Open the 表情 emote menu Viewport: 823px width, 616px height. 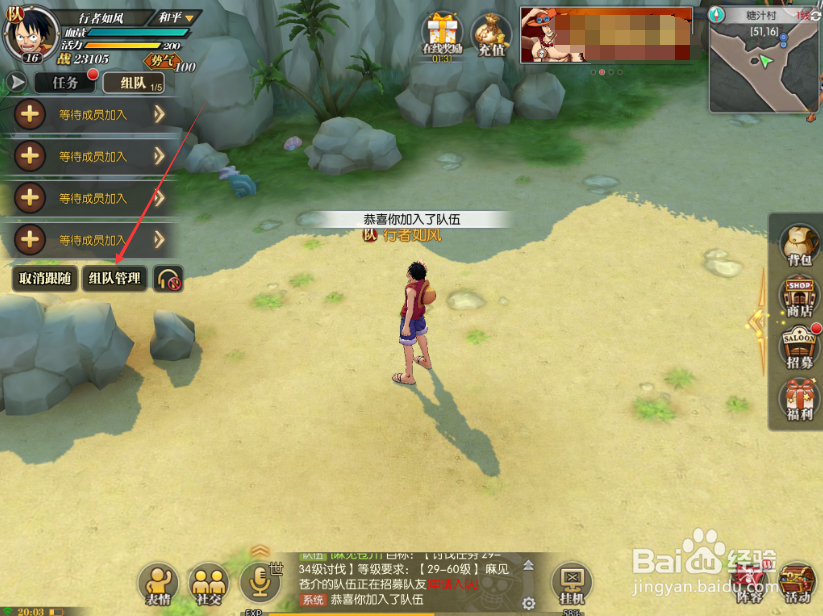tap(158, 583)
